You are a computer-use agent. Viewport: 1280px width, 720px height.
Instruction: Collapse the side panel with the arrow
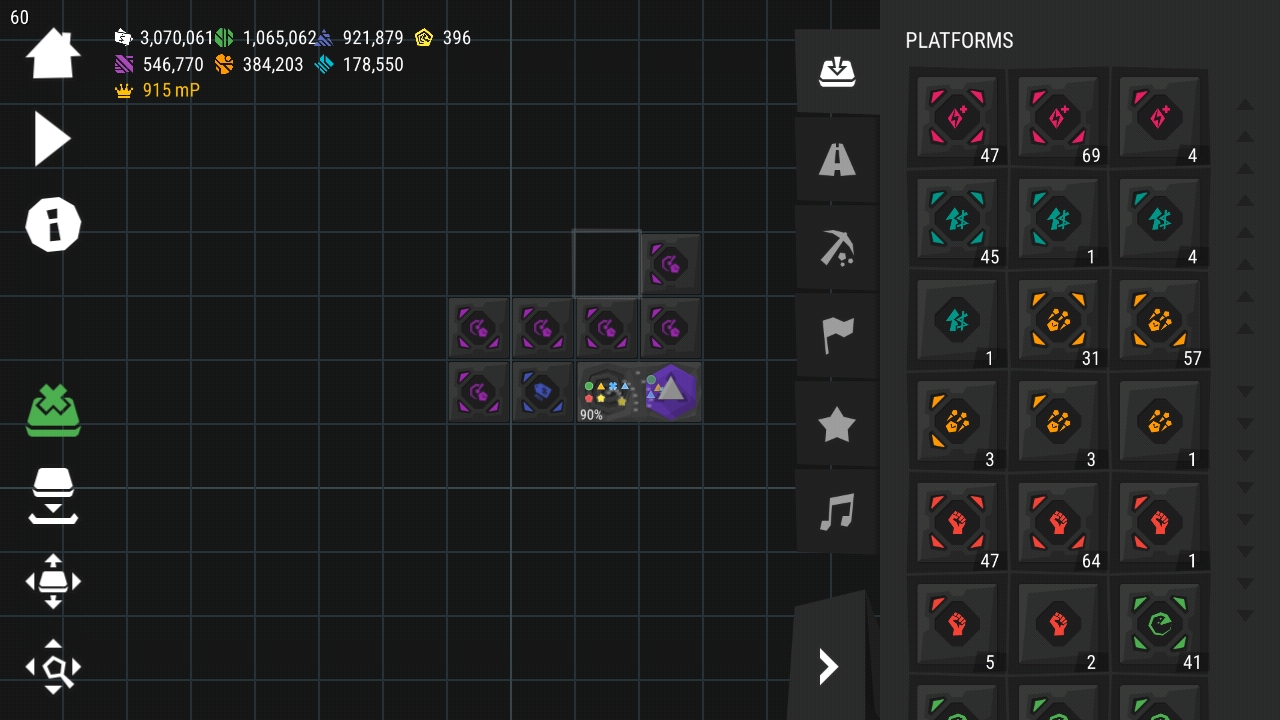(828, 666)
